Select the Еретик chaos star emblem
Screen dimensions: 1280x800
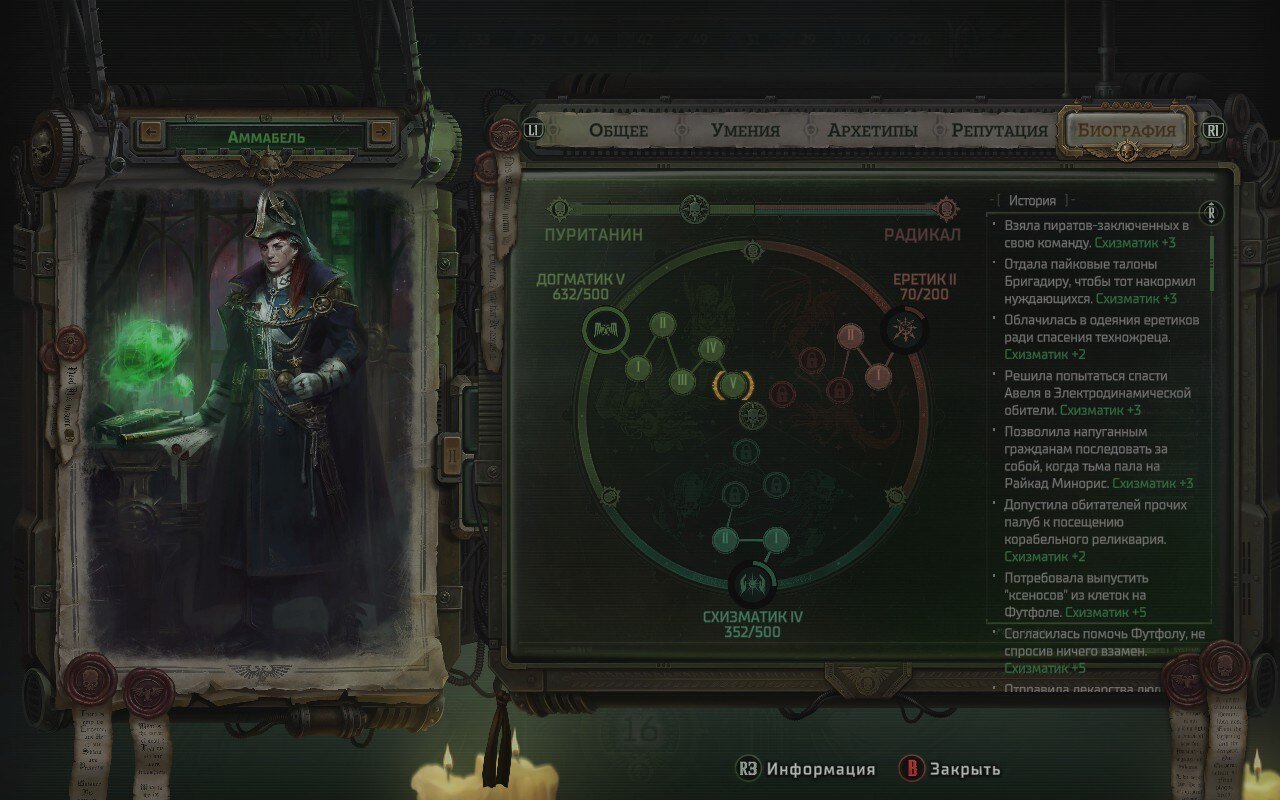[x=901, y=329]
